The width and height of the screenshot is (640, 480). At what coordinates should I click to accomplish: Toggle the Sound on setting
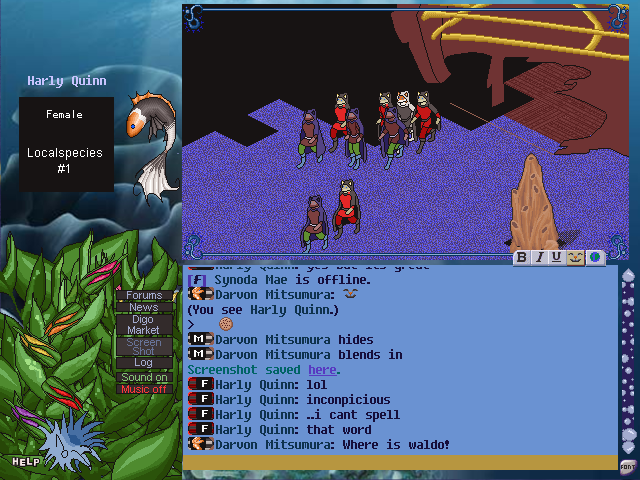click(144, 377)
